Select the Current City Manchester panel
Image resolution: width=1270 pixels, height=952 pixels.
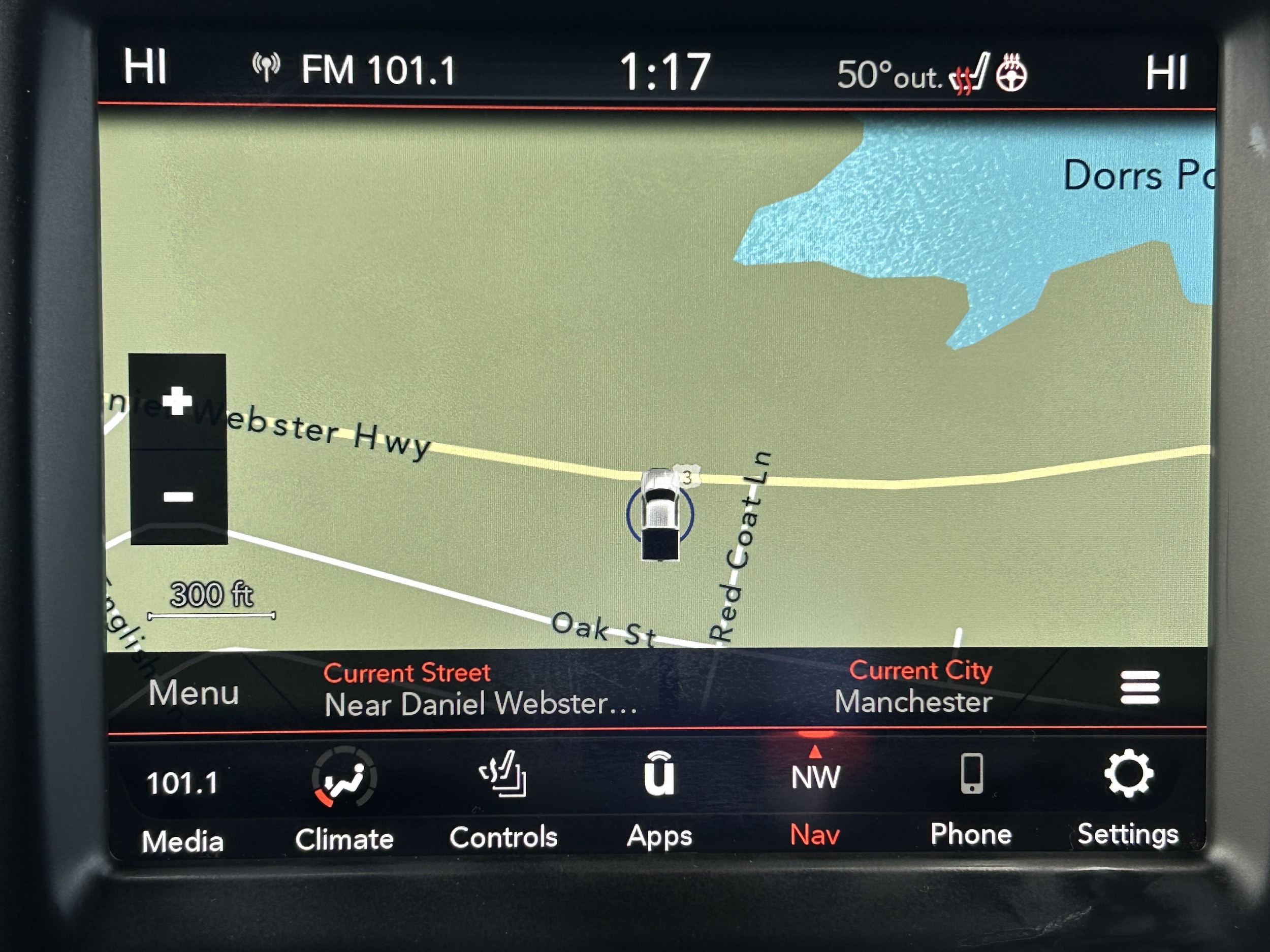pos(914,687)
